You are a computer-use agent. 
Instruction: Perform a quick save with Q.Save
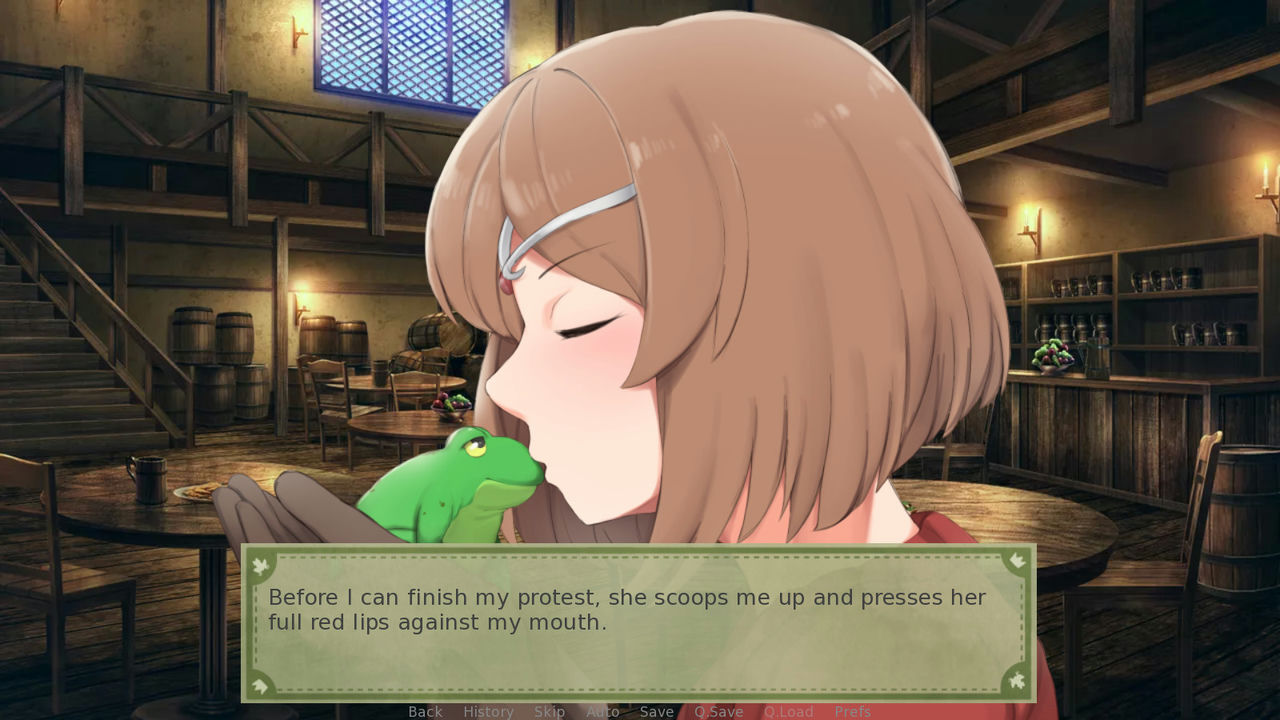tap(718, 711)
